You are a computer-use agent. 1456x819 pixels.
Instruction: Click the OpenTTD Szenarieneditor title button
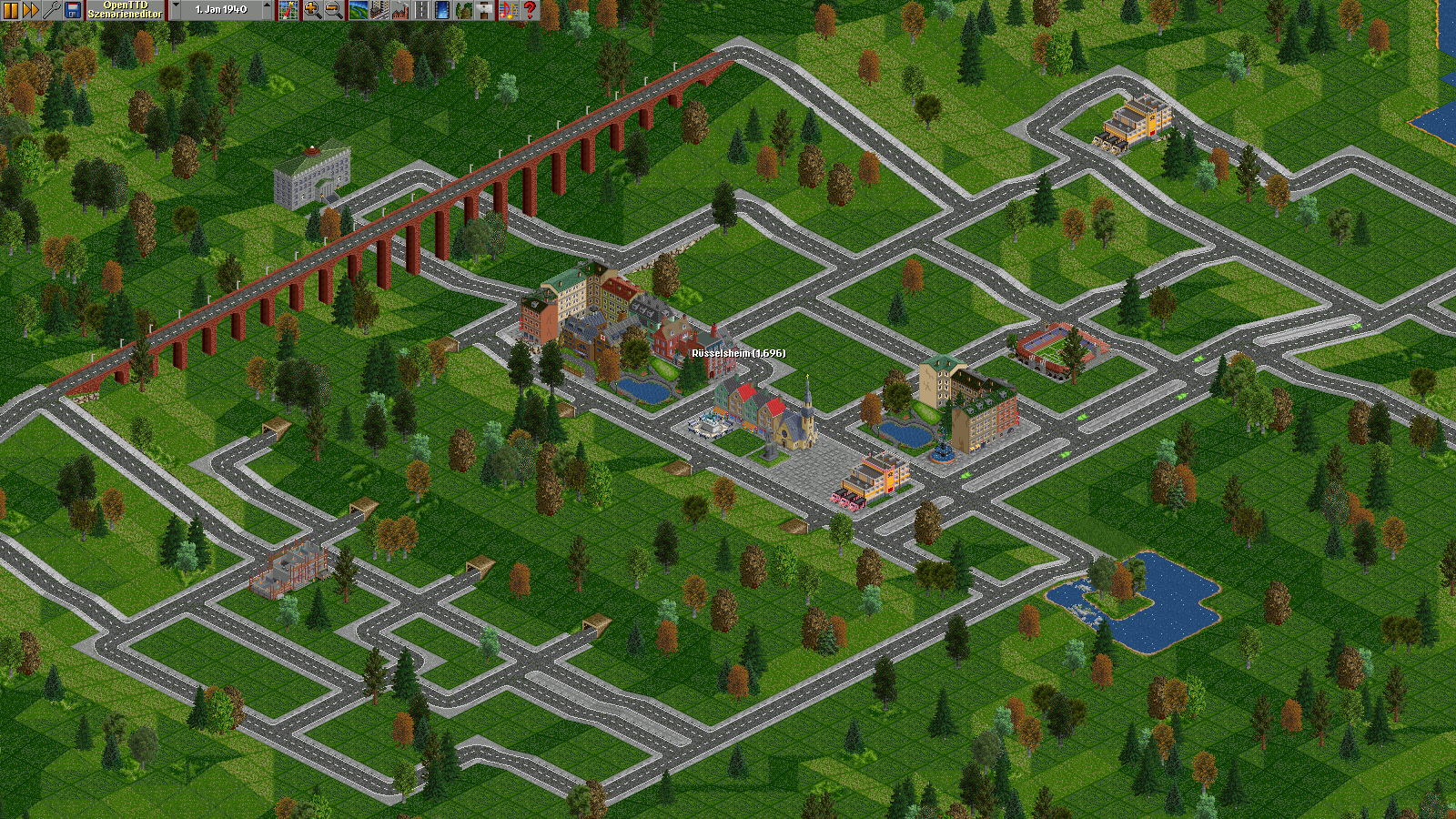point(125,10)
